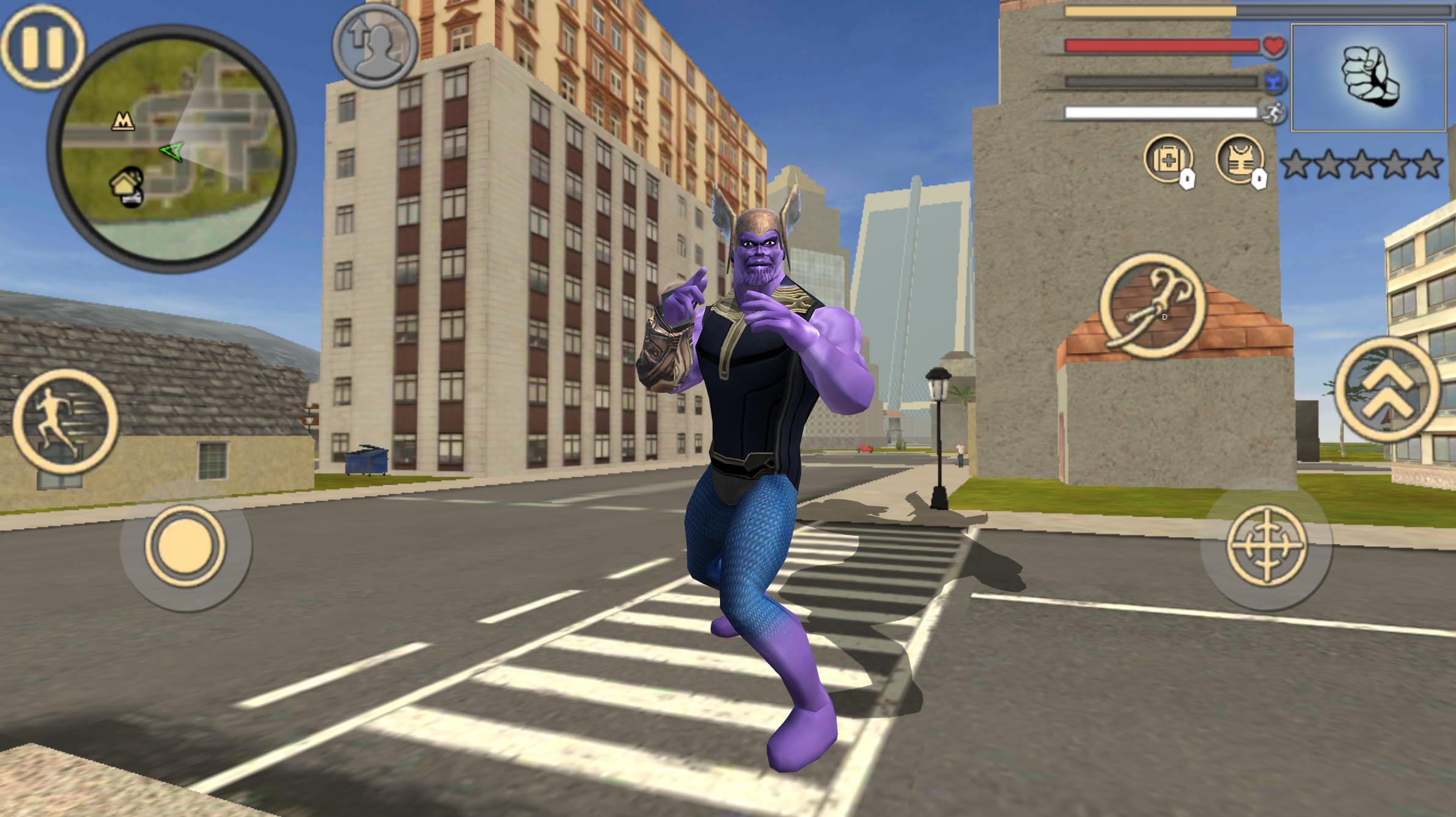Tap the blue energy icon
Viewport: 1456px width, 817px height.
click(1273, 81)
